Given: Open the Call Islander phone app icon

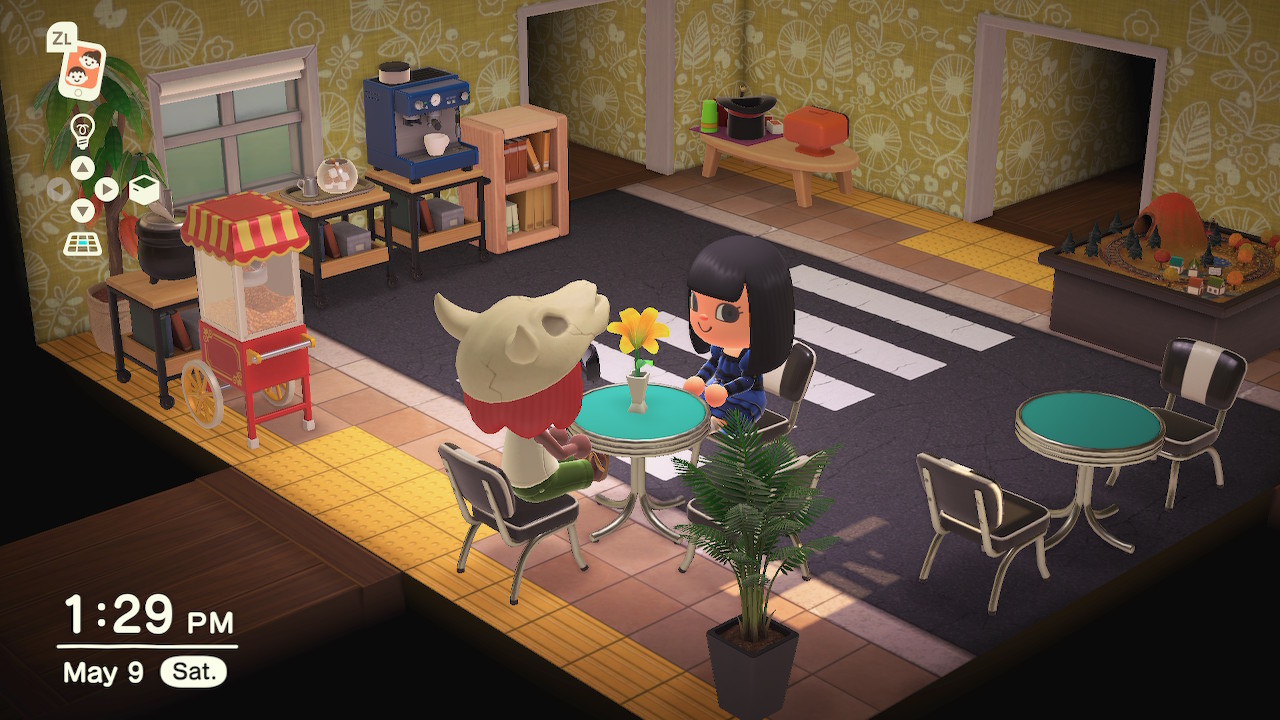Looking at the screenshot, I should point(80,69).
